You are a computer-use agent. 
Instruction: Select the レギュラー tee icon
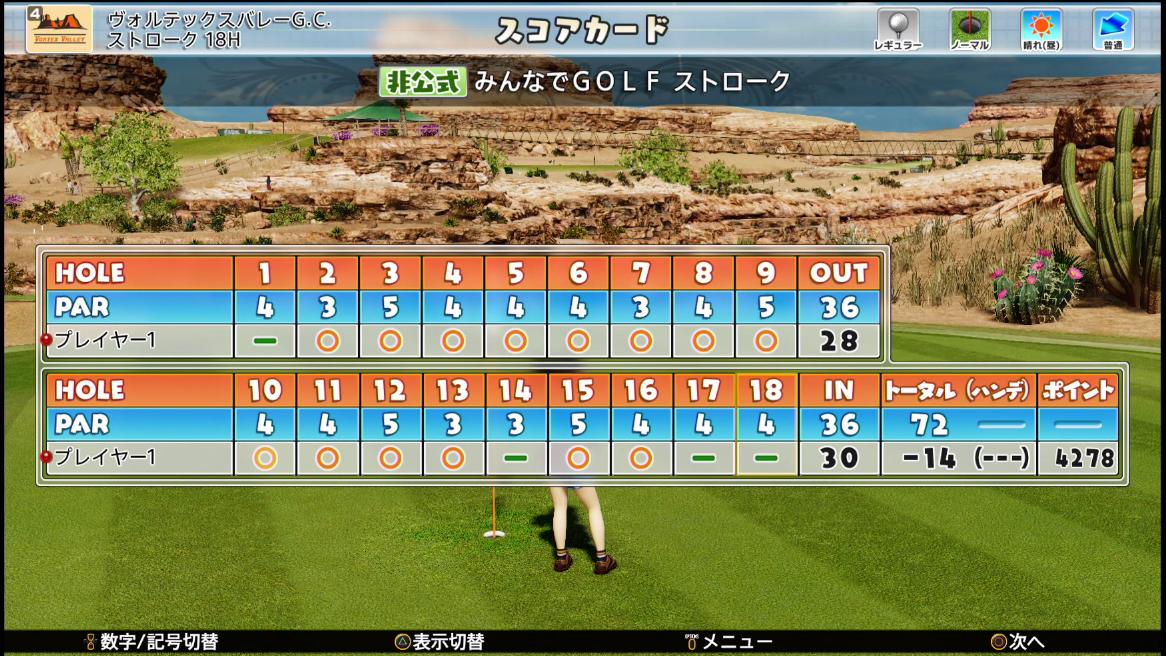coord(897,26)
